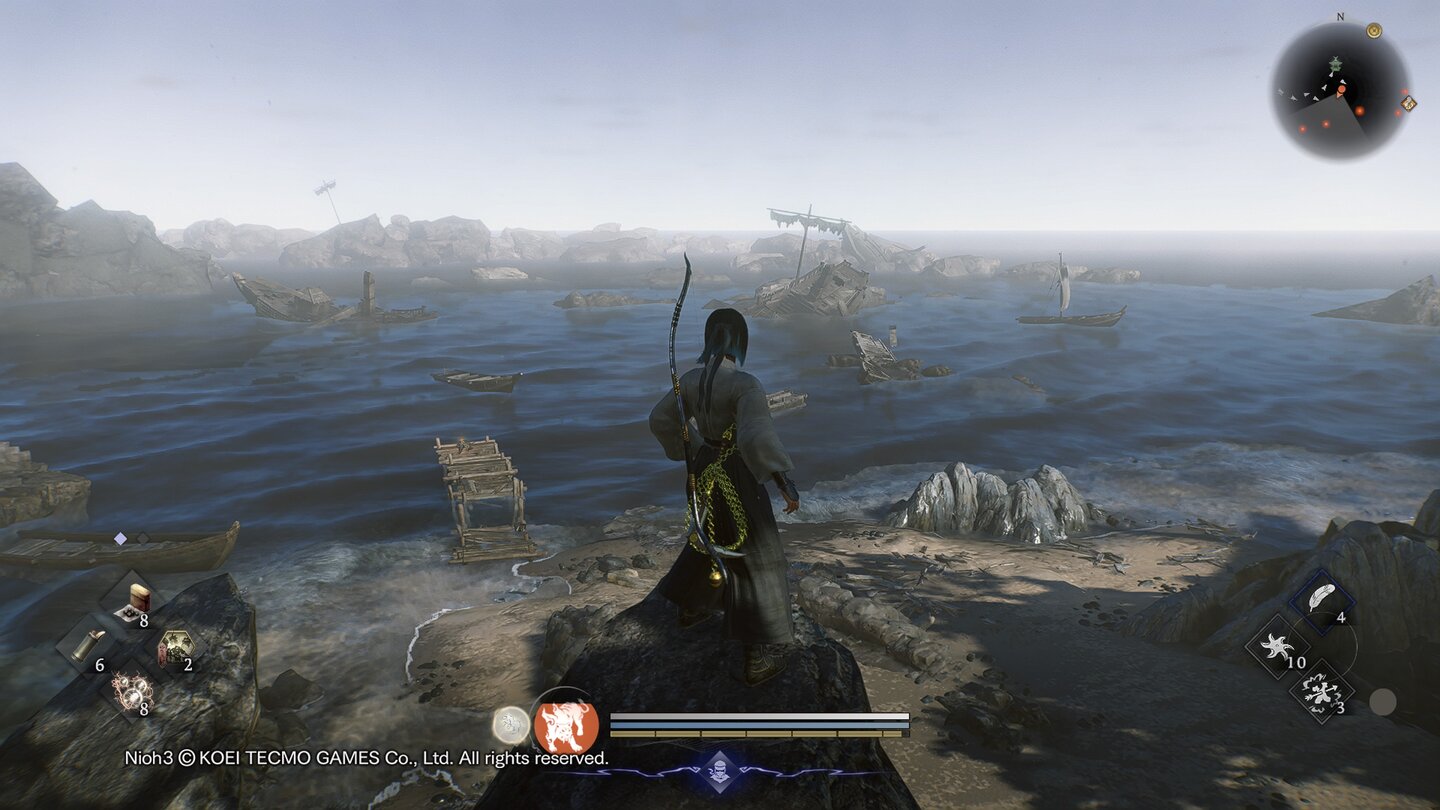
Task: Use the elixir jar item slot
Action: tap(138, 600)
